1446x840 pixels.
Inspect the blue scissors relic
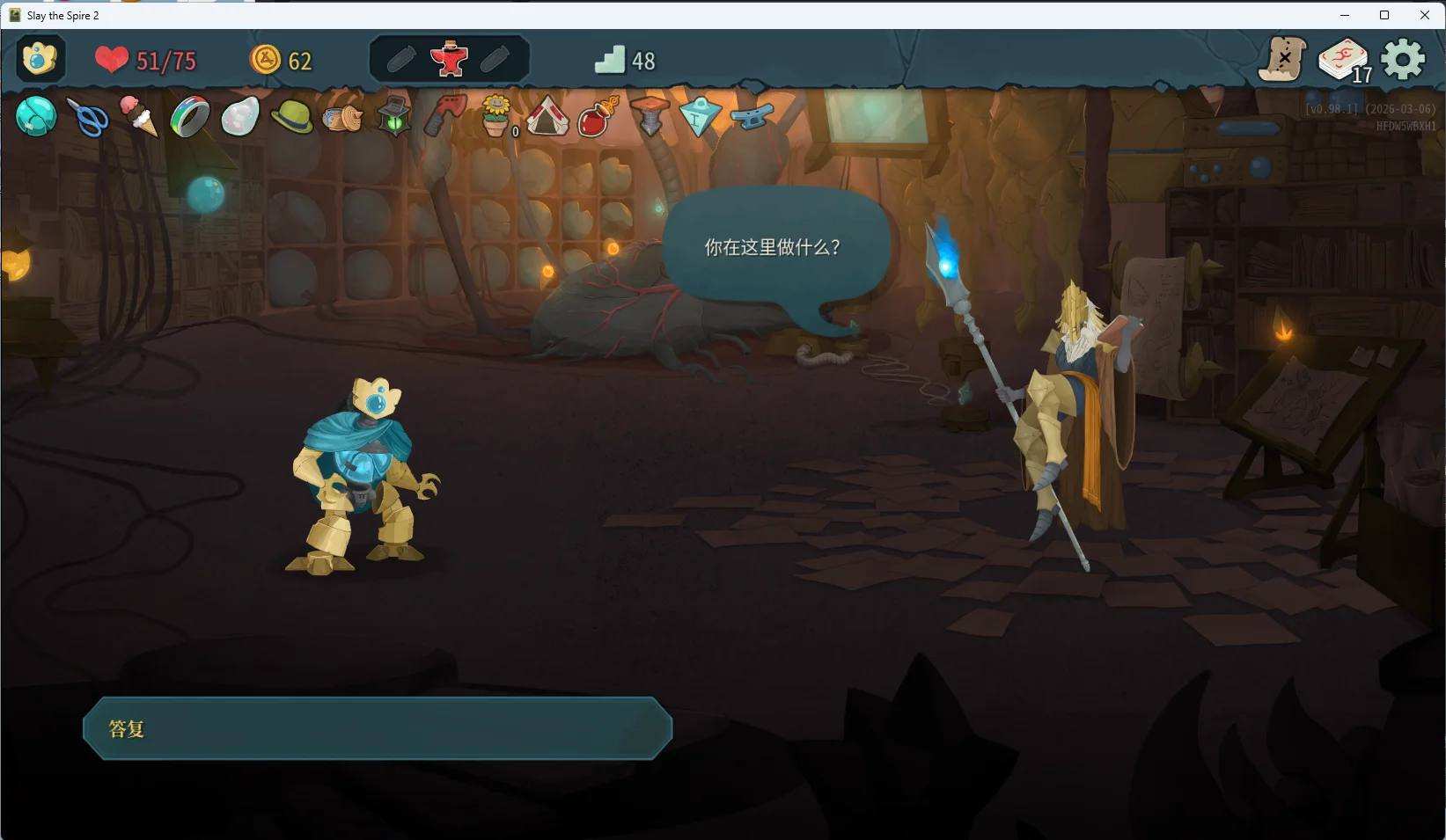point(88,117)
